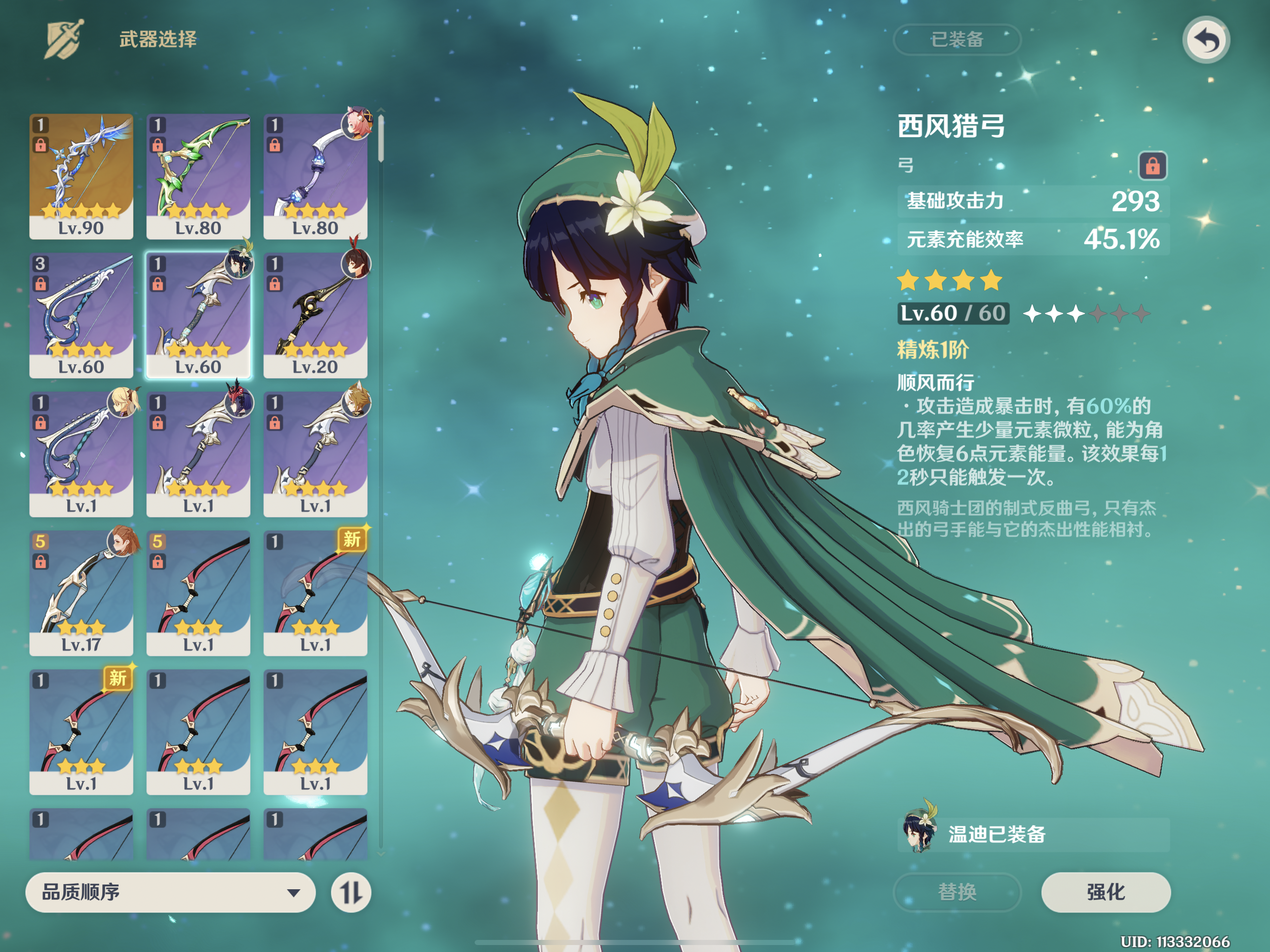
Task: Select the highlighted Lv.60 西风猎弓 slot
Action: pos(198,315)
